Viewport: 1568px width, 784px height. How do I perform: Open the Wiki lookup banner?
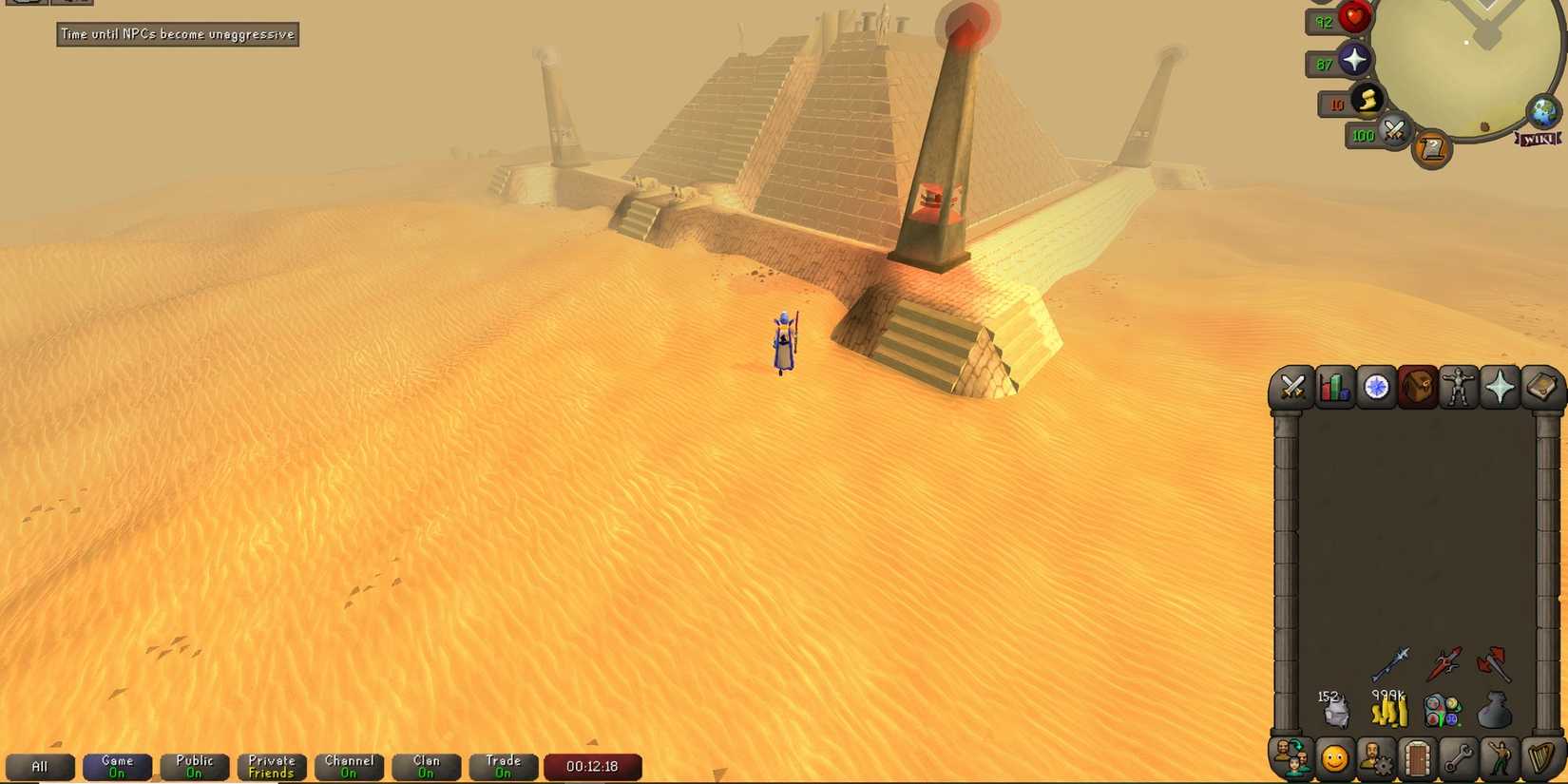(x=1538, y=139)
